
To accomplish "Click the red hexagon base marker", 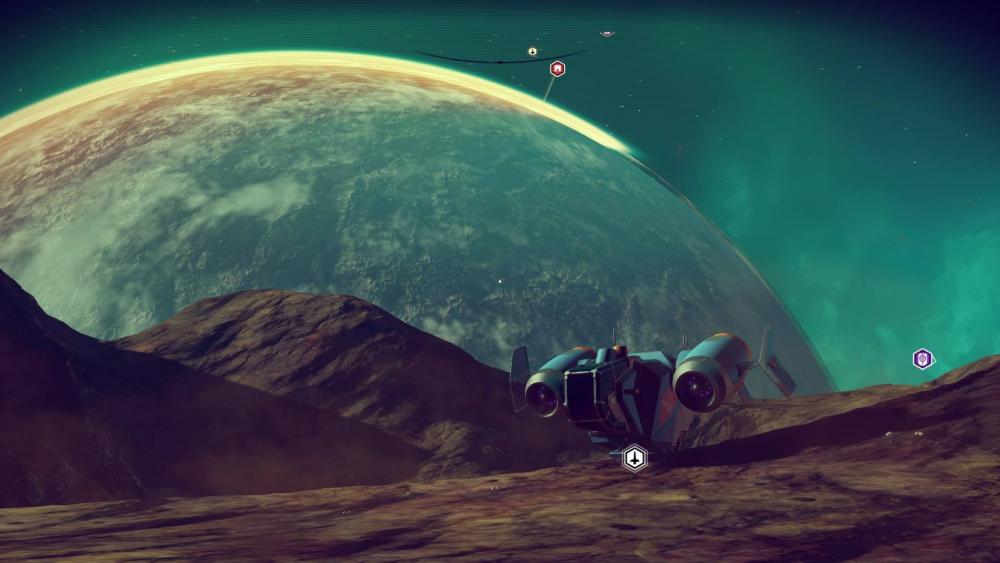I will click(558, 68).
